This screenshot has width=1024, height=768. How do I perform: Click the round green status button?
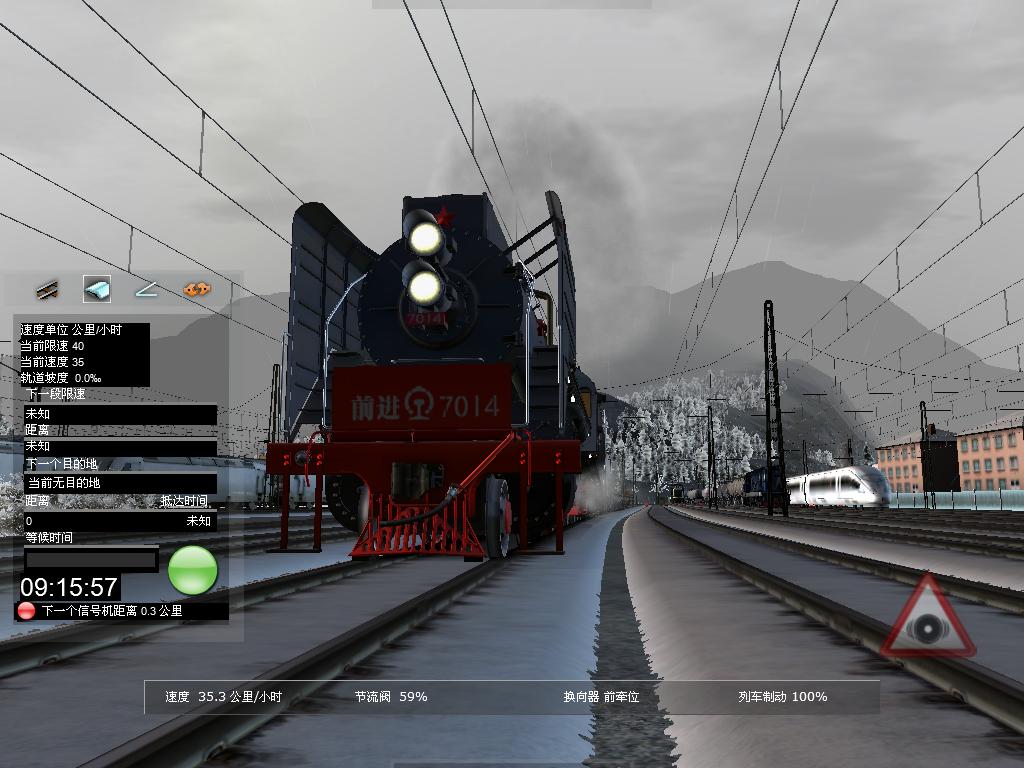192,570
